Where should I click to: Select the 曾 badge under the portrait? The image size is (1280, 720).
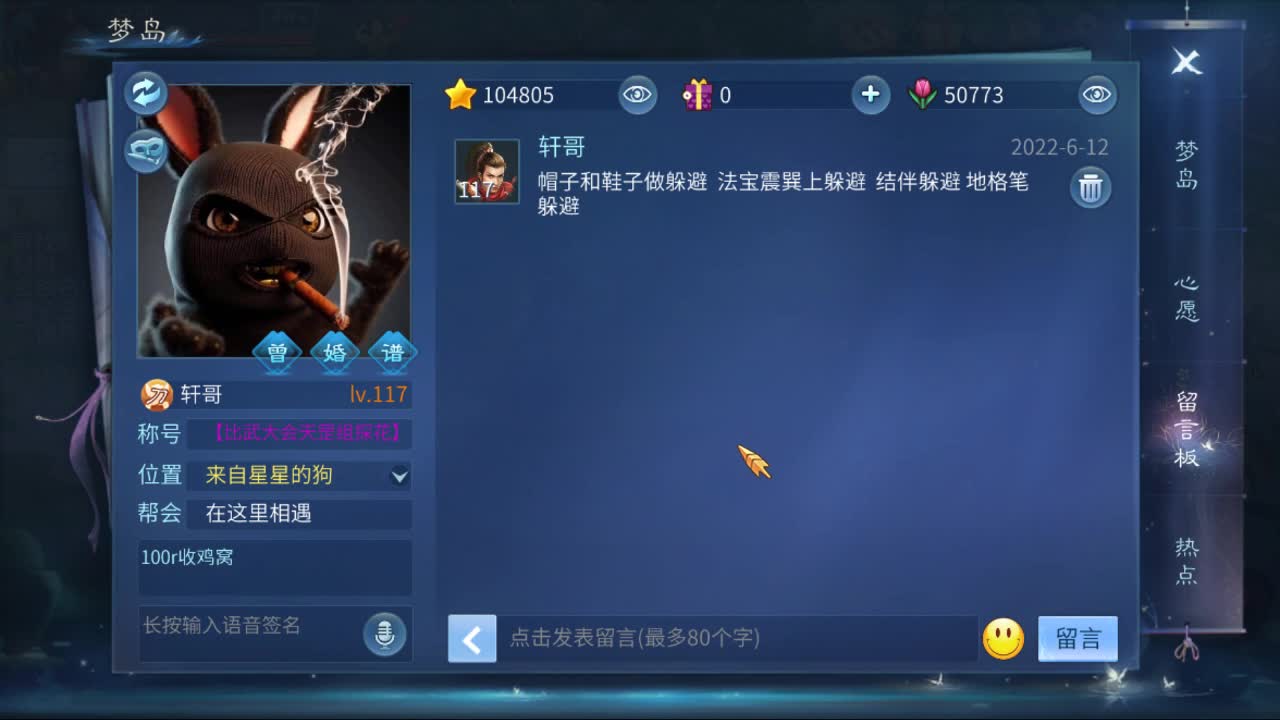277,352
